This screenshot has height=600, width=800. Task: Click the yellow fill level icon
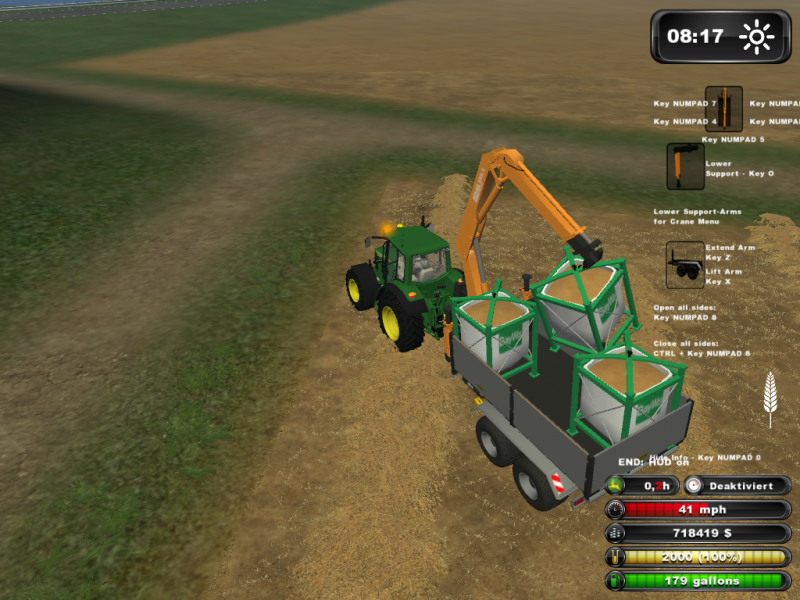pyautogui.click(x=616, y=557)
